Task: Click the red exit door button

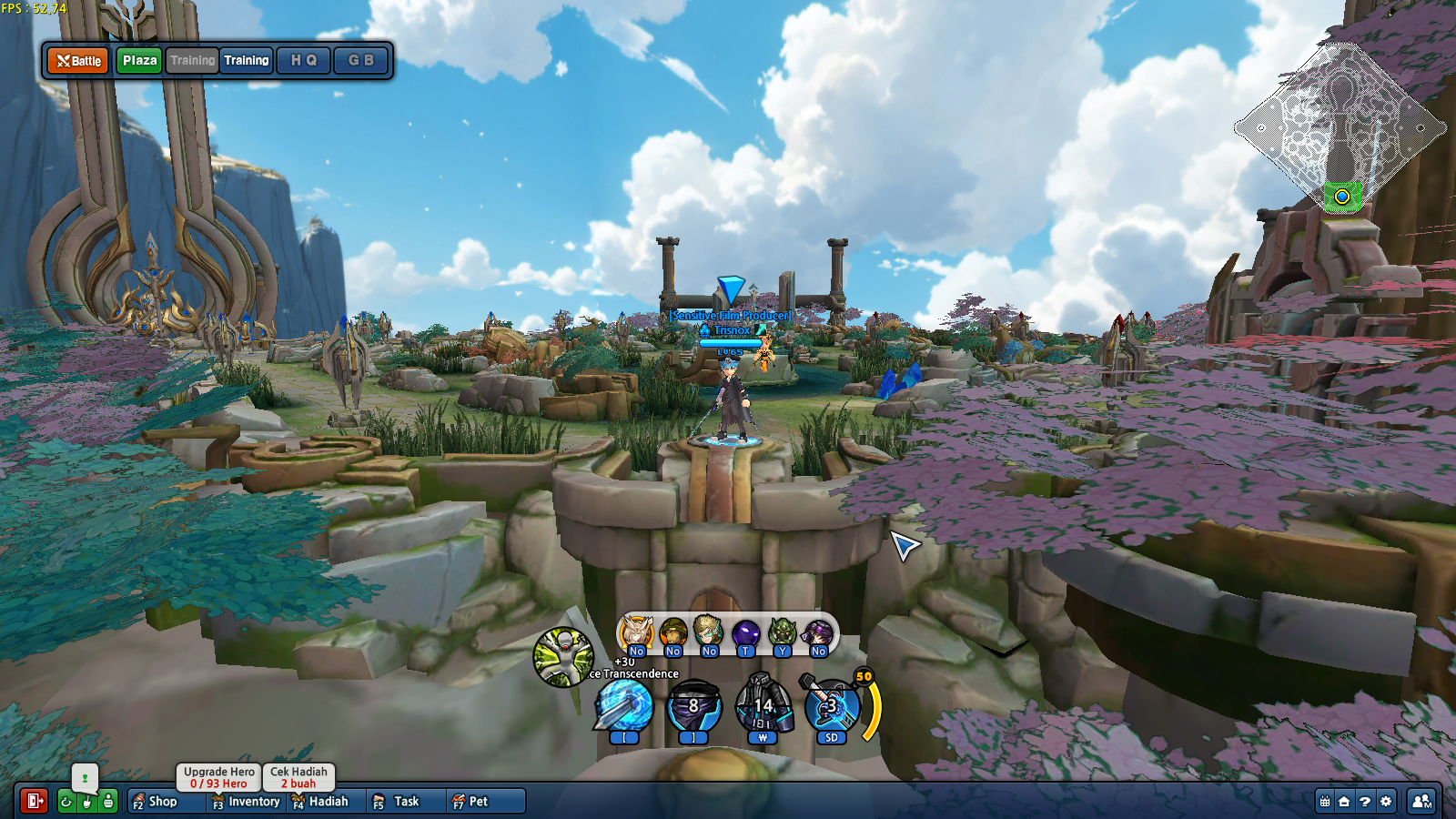Action: [35, 801]
